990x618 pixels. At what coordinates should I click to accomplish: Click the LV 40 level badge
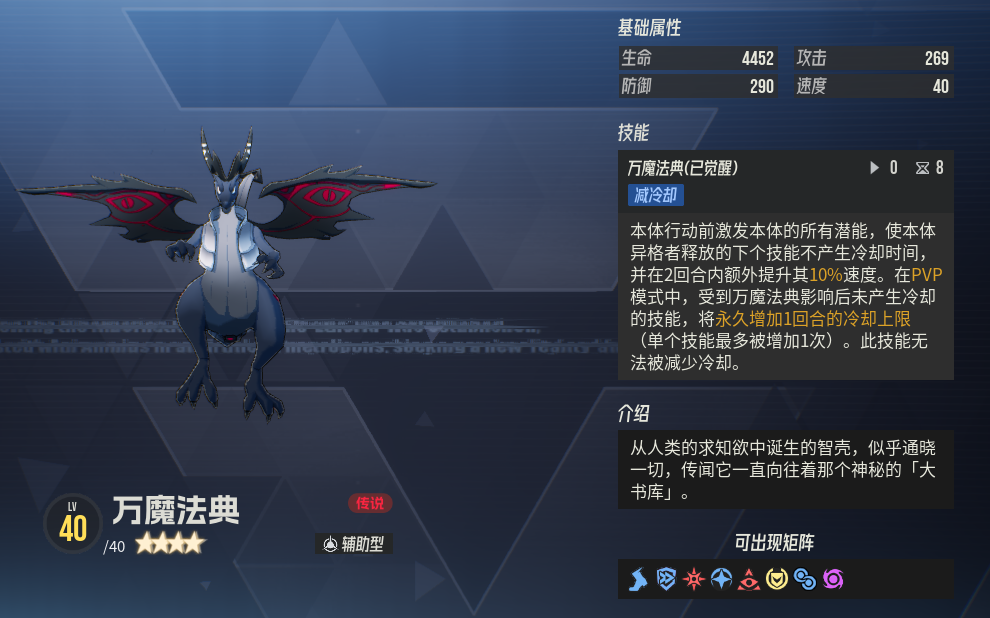[x=72, y=524]
